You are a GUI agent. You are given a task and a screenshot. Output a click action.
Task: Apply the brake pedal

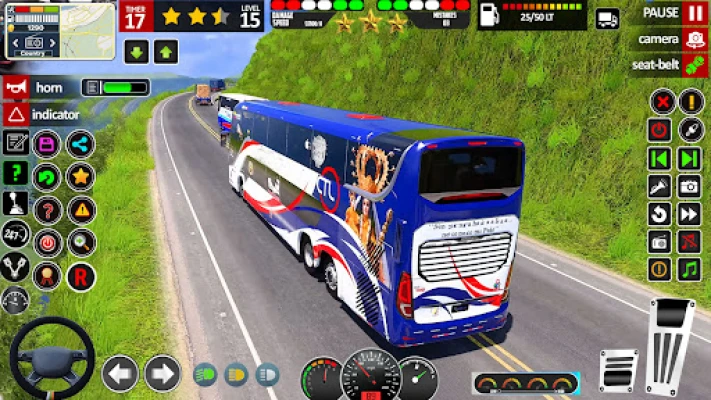click(x=619, y=370)
